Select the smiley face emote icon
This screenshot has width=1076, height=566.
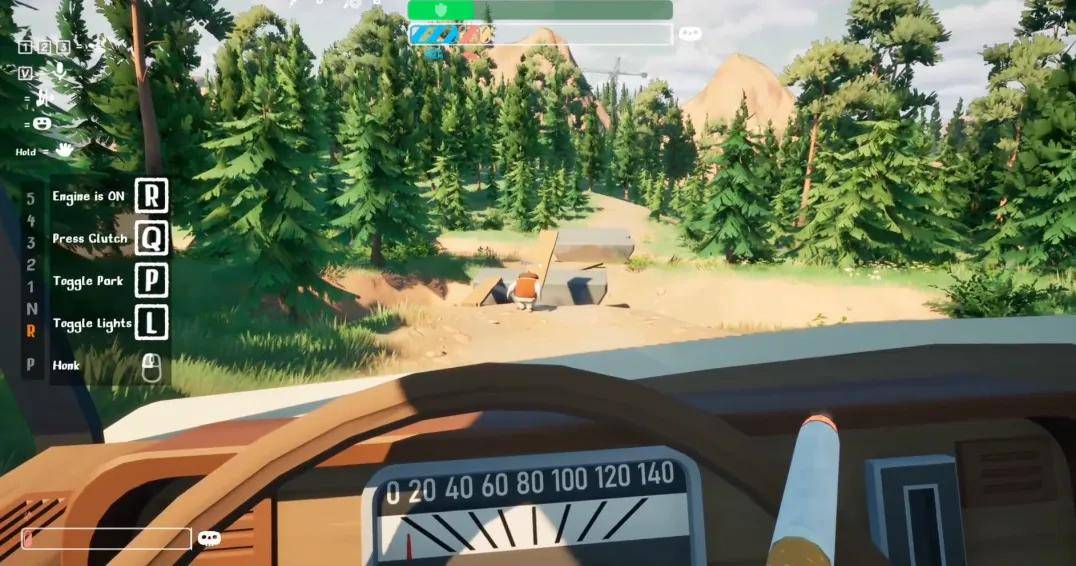(x=42, y=123)
